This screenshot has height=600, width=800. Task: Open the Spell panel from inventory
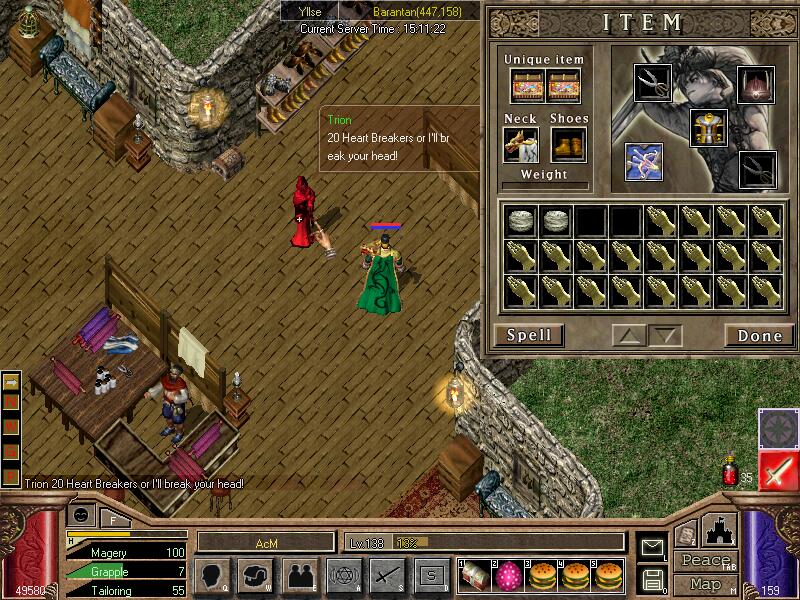(x=528, y=335)
